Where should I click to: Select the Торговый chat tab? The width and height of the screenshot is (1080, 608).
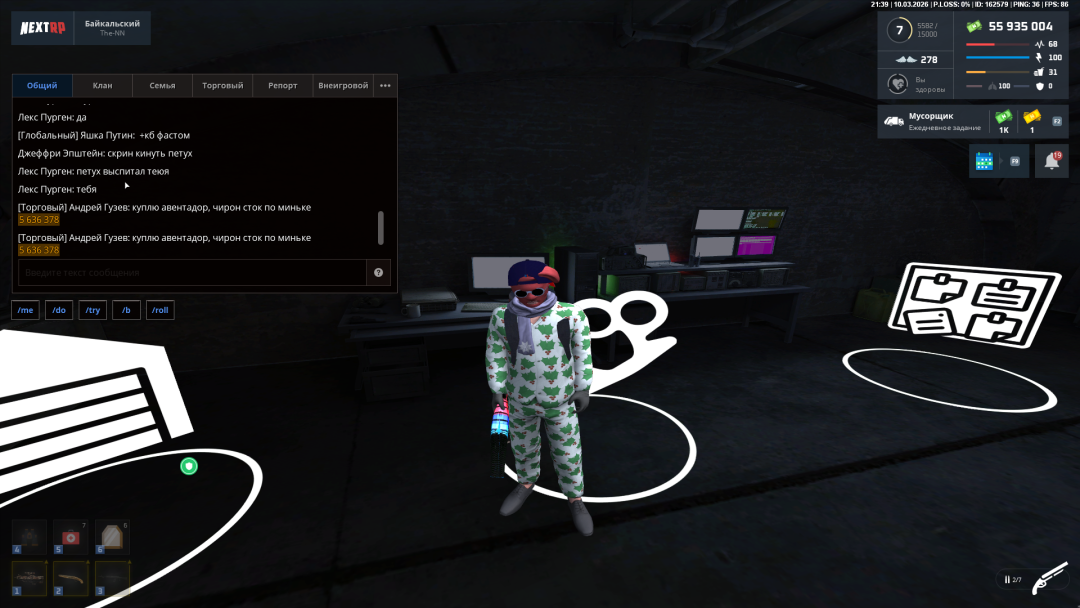(x=222, y=86)
